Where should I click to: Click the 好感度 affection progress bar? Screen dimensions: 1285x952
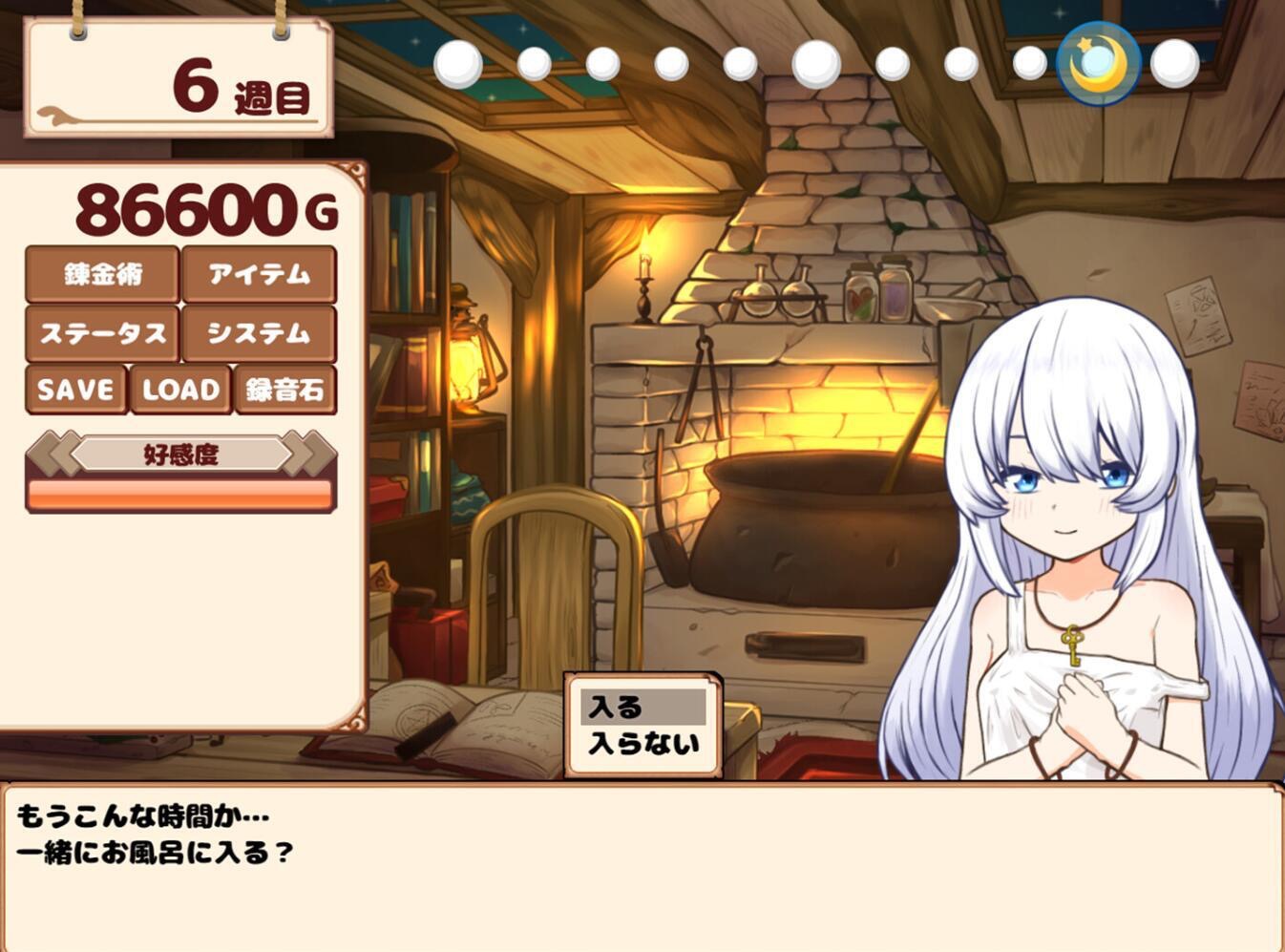pyautogui.click(x=179, y=493)
